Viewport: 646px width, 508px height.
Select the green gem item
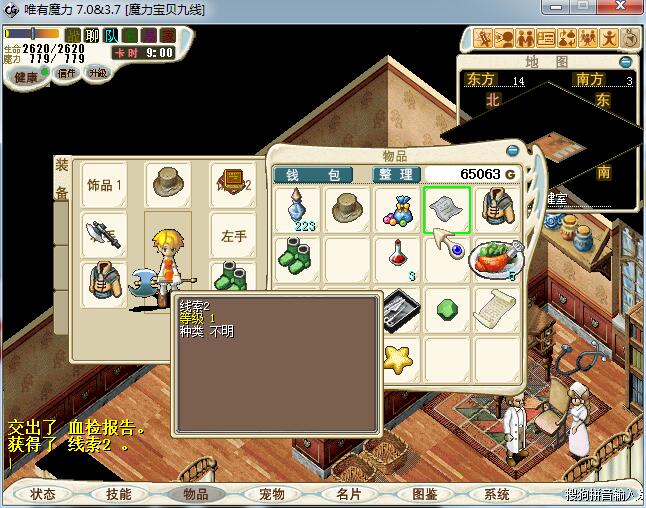(x=446, y=307)
